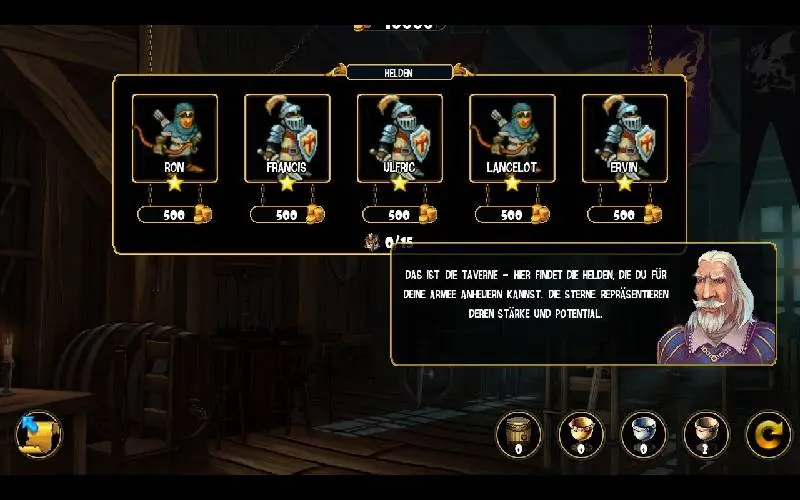Select the golden goblet icon

pyautogui.click(x=580, y=434)
